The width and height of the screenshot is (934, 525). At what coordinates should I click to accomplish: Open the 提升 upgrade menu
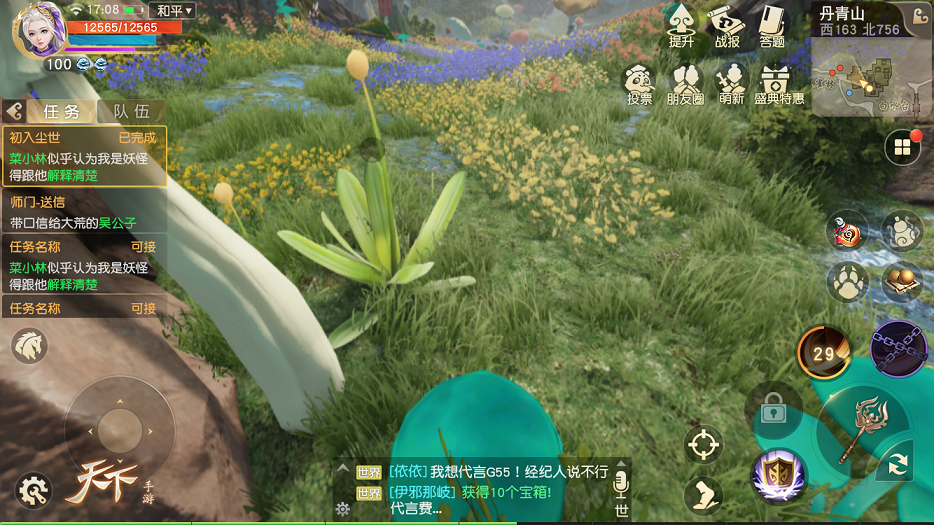(x=681, y=25)
